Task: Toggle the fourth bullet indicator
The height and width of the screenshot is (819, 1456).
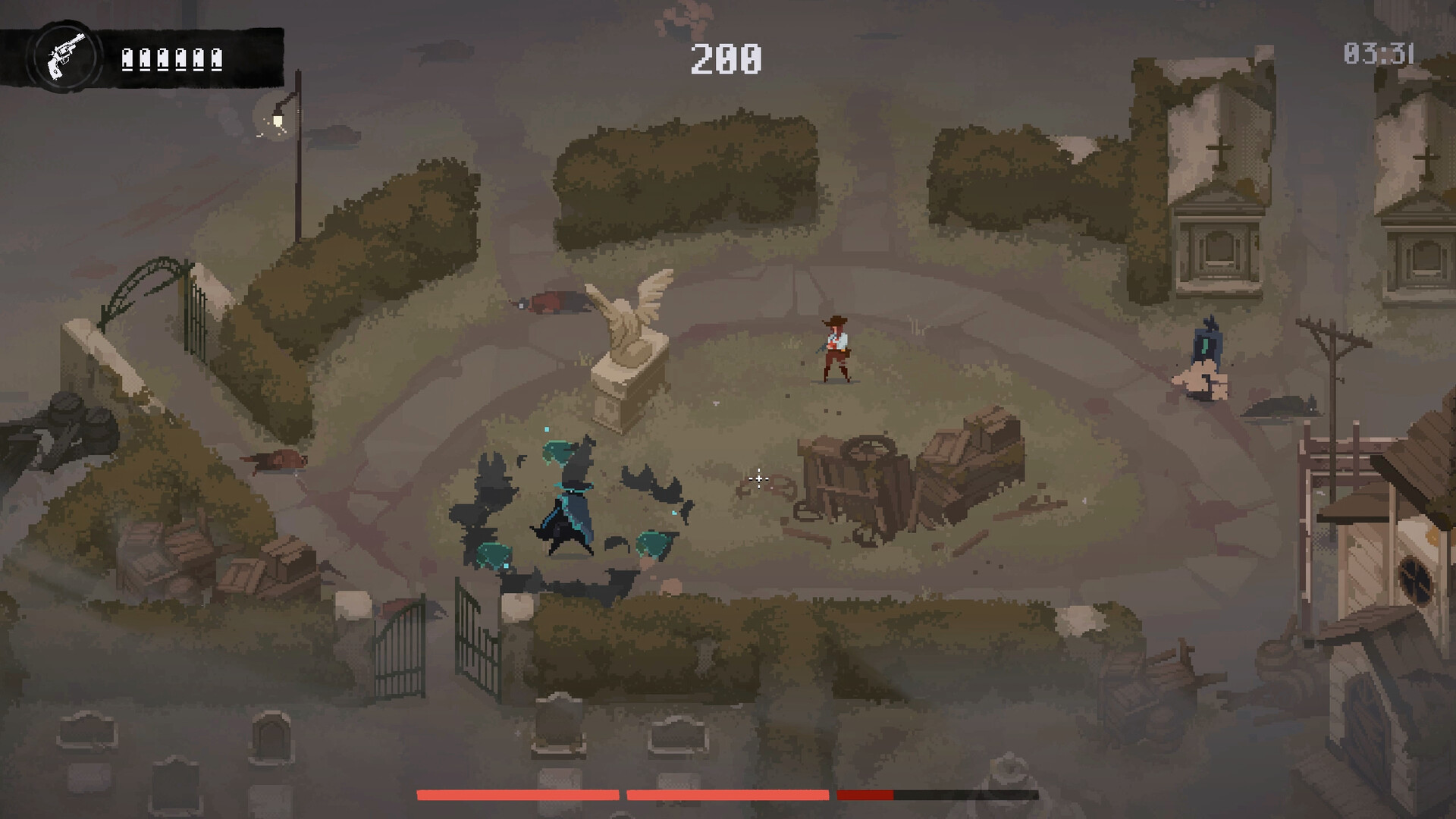Action: [x=180, y=59]
